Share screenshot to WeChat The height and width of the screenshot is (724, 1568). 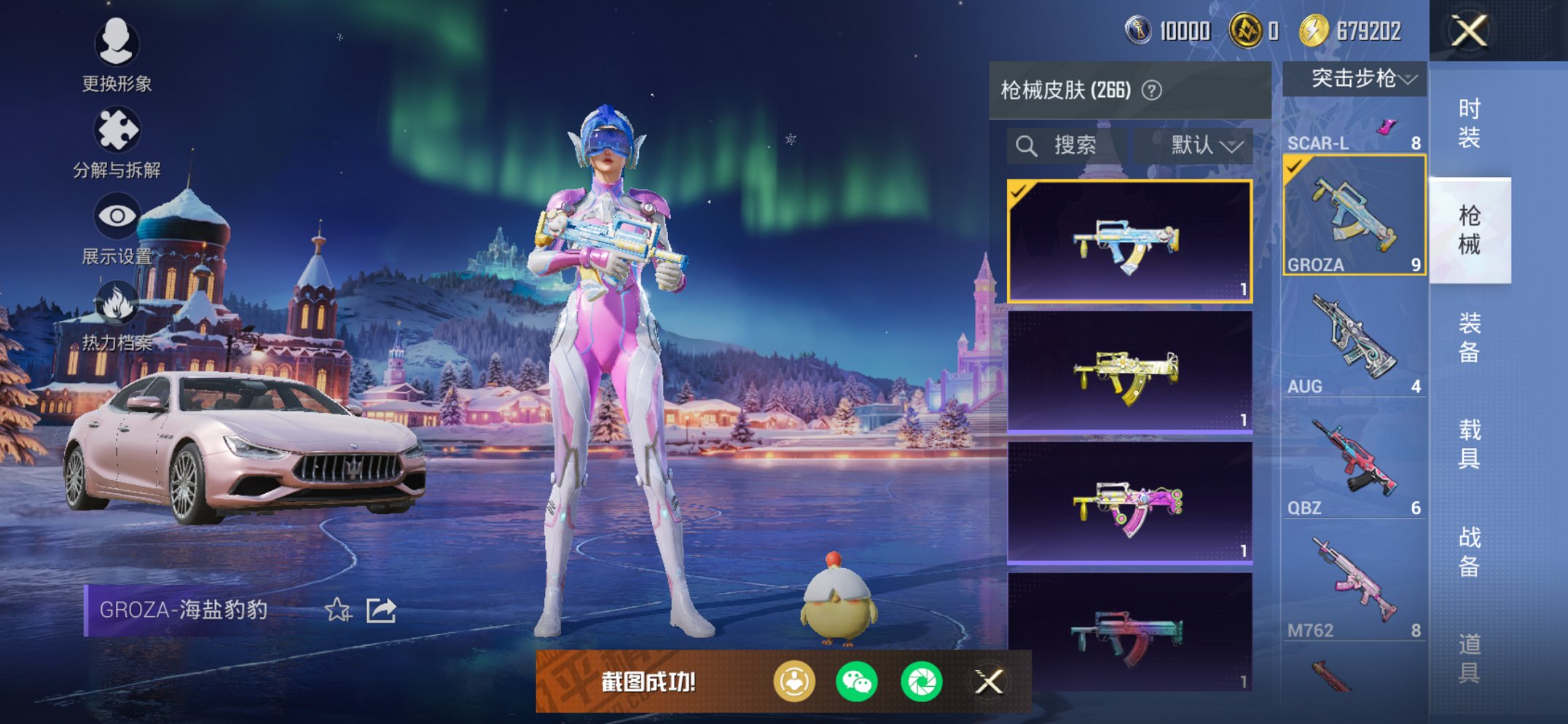[x=857, y=682]
